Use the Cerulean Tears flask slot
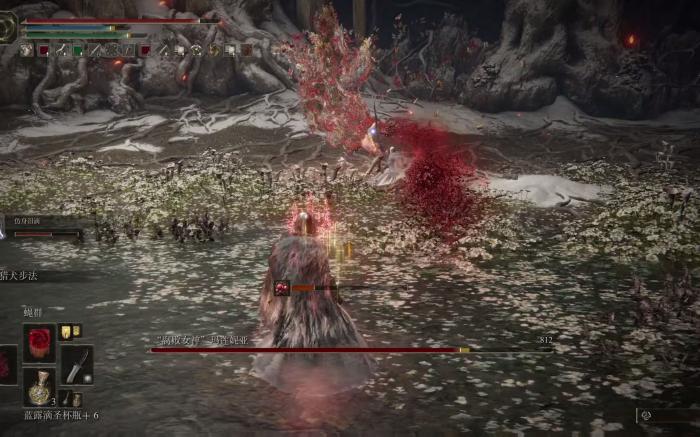 pyautogui.click(x=40, y=387)
